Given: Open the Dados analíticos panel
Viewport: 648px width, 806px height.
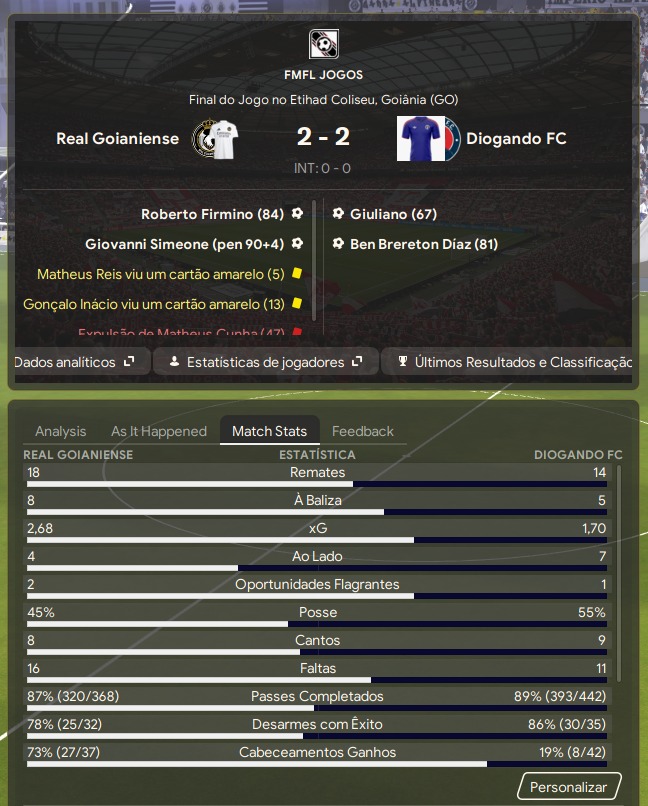Looking at the screenshot, I should [76, 362].
